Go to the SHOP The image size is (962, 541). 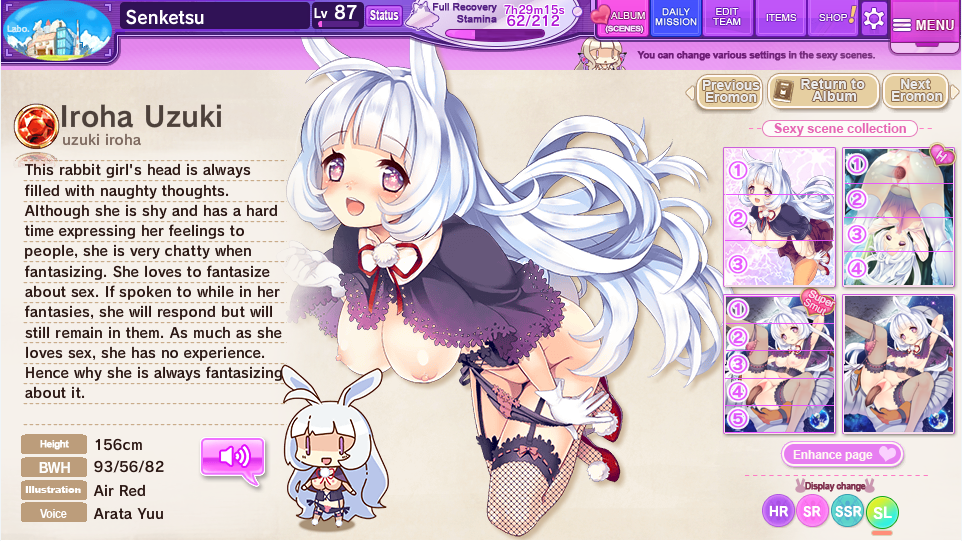833,17
